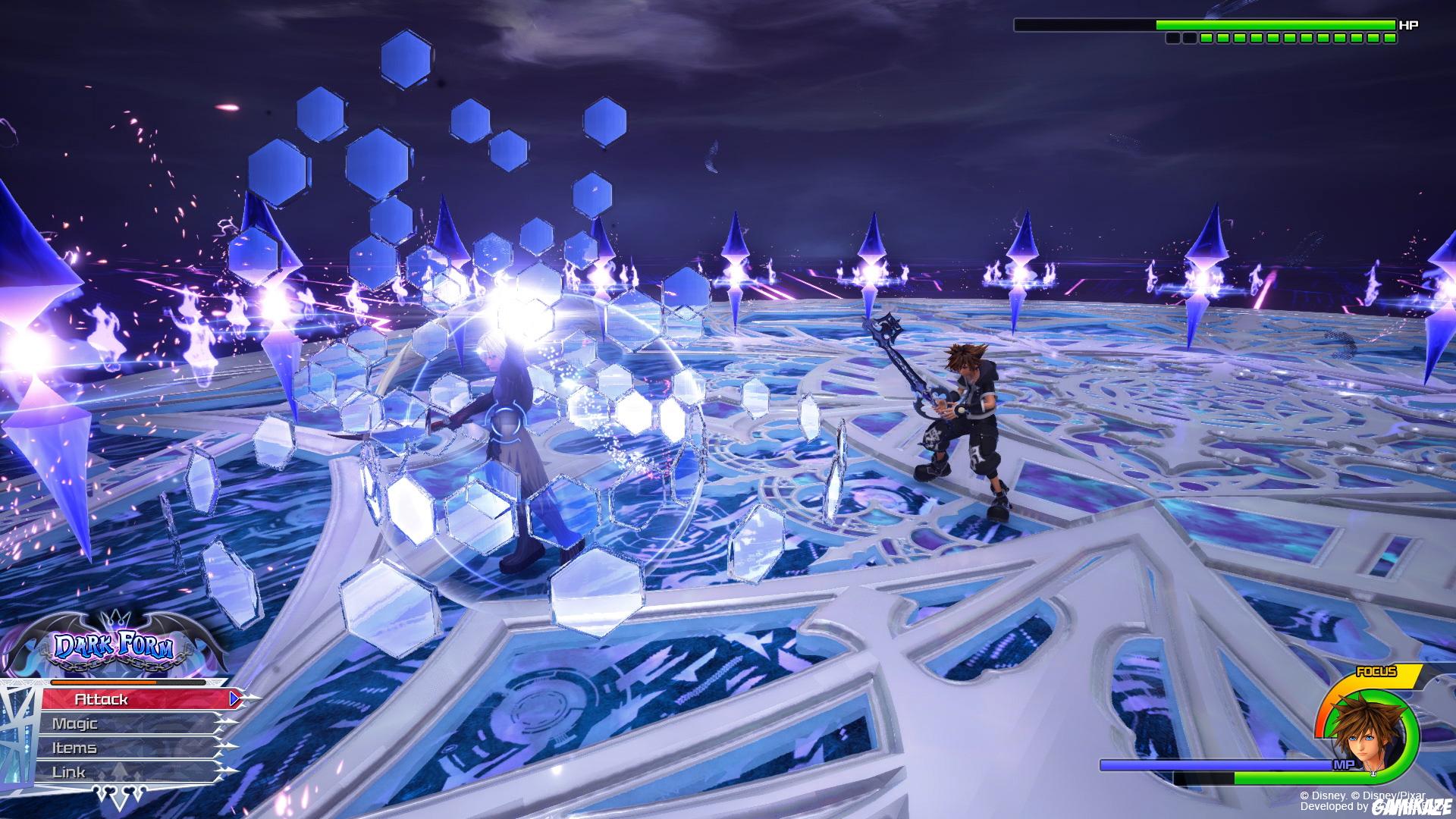Screen dimensions: 1456x819
Task: Select the Attack command
Action: click(102, 698)
